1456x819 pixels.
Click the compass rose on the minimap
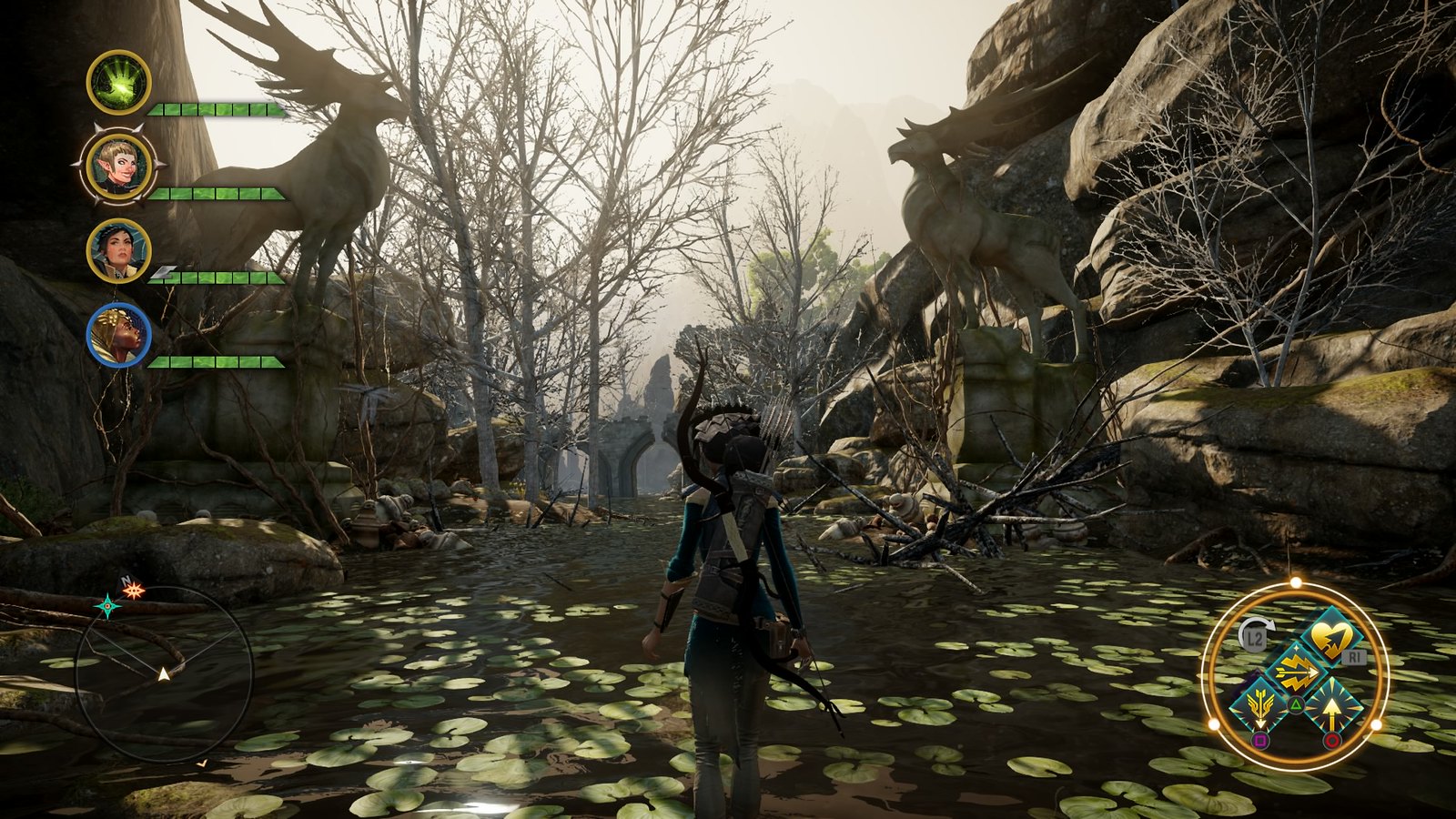pos(109,606)
